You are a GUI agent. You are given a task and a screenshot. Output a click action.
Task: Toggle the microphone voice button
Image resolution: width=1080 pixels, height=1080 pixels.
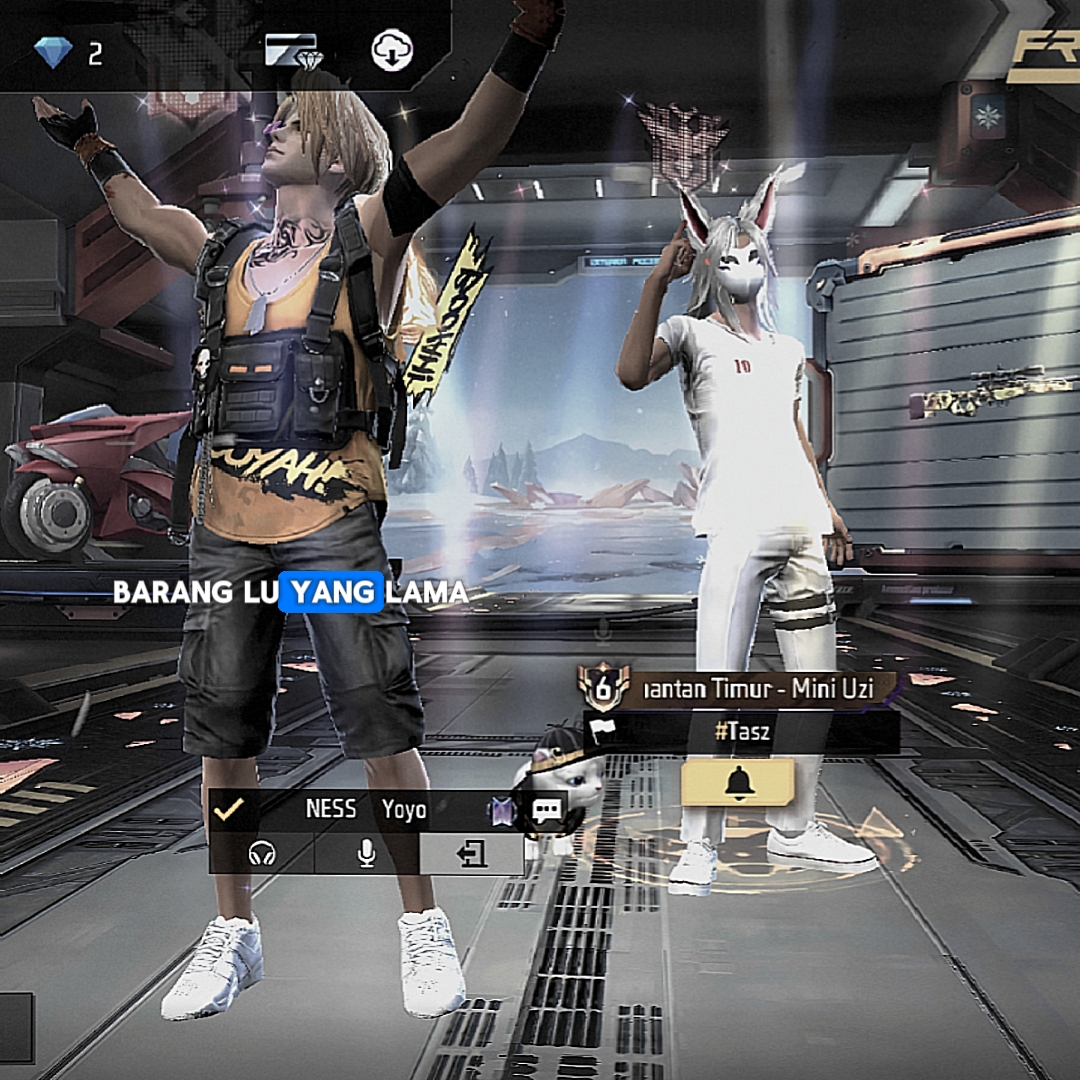coord(367,853)
